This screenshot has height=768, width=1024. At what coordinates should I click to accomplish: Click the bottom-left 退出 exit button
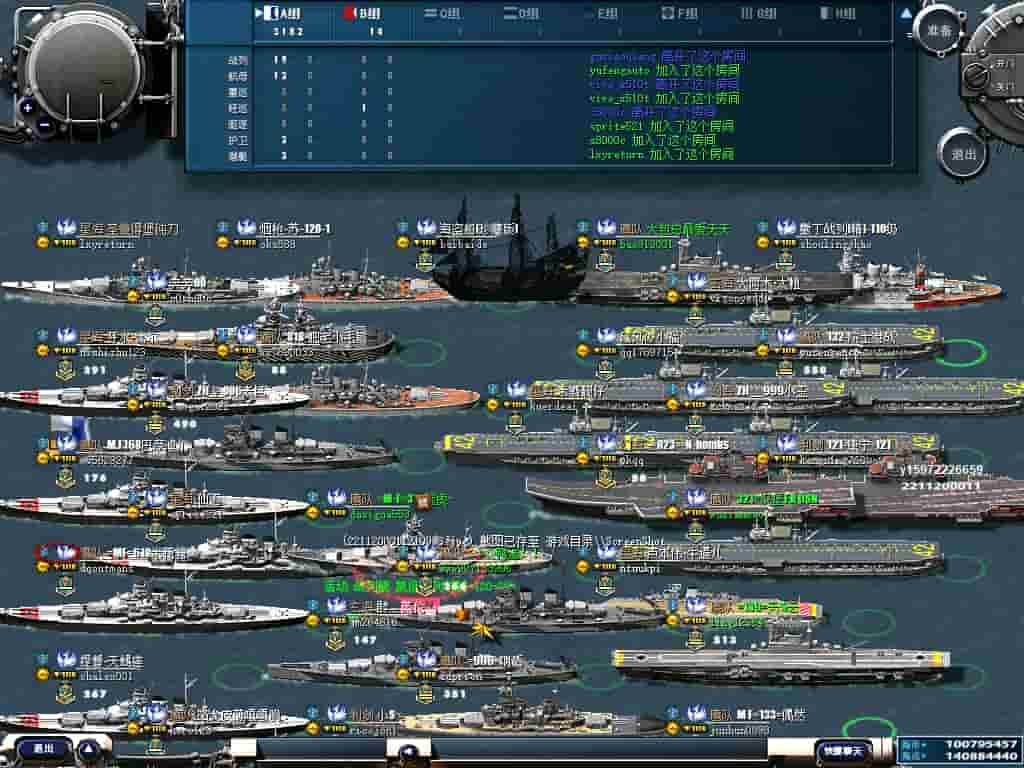pyautogui.click(x=43, y=748)
